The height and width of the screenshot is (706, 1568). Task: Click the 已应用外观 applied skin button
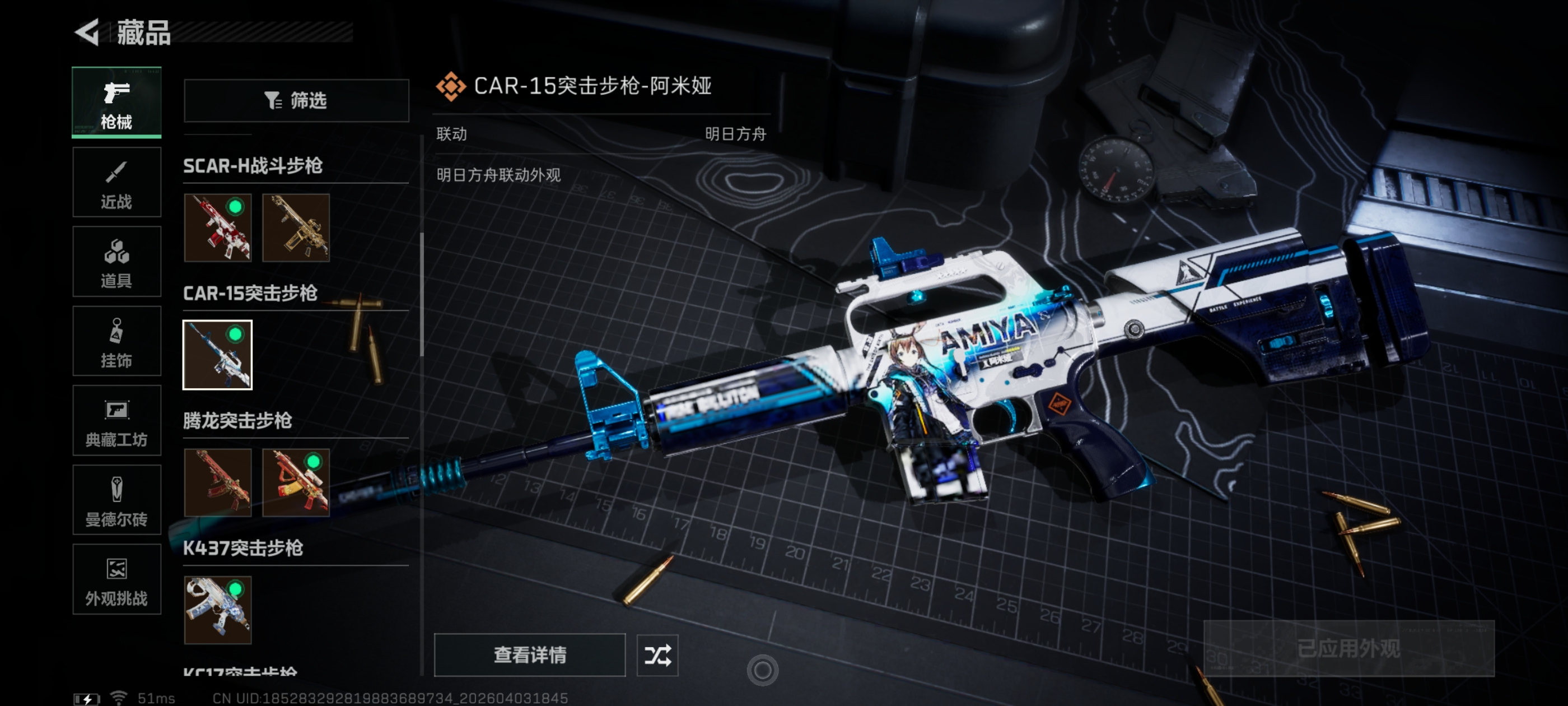[x=1348, y=648]
